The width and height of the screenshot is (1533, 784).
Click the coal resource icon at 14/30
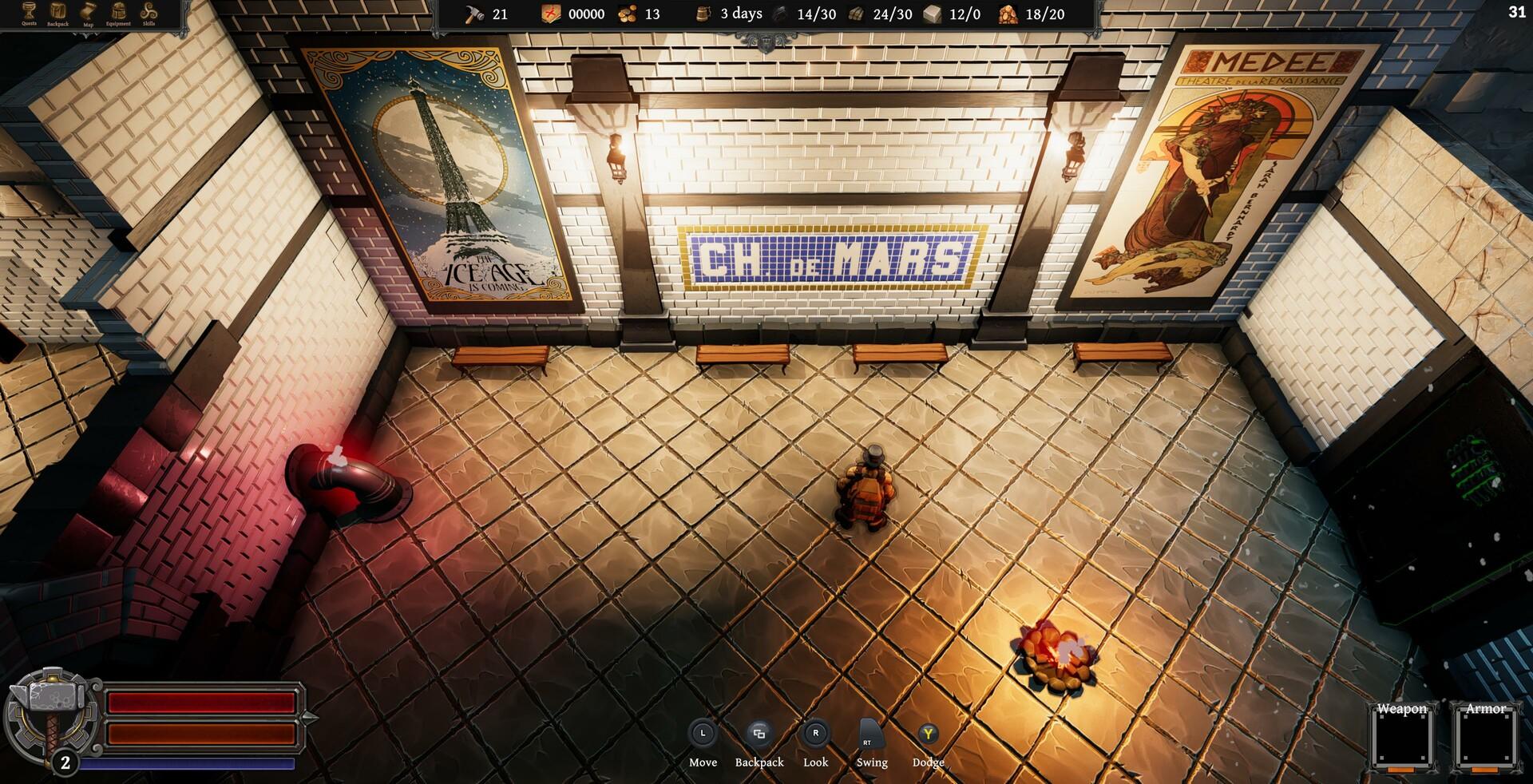click(x=778, y=14)
